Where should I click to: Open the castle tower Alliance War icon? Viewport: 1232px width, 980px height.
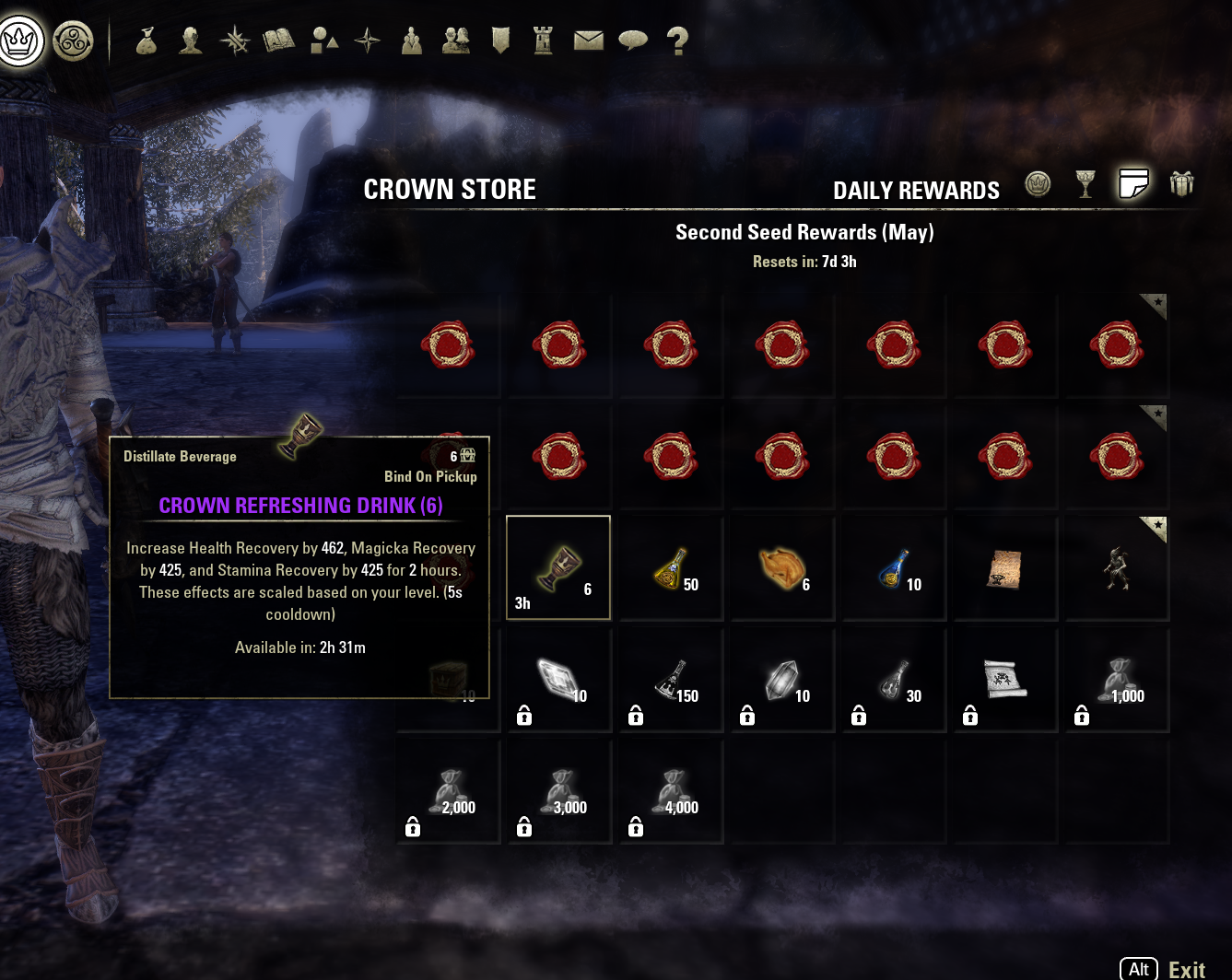tap(544, 41)
